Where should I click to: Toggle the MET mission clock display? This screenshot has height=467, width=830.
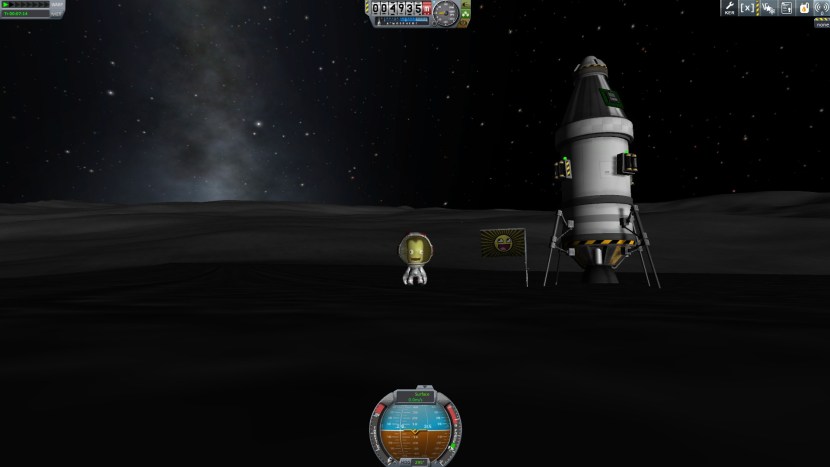point(22,15)
